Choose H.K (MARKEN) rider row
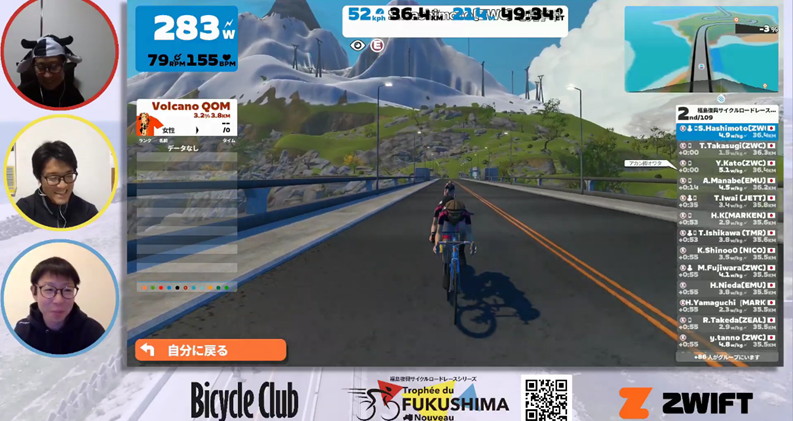The image size is (793, 421). 727,218
